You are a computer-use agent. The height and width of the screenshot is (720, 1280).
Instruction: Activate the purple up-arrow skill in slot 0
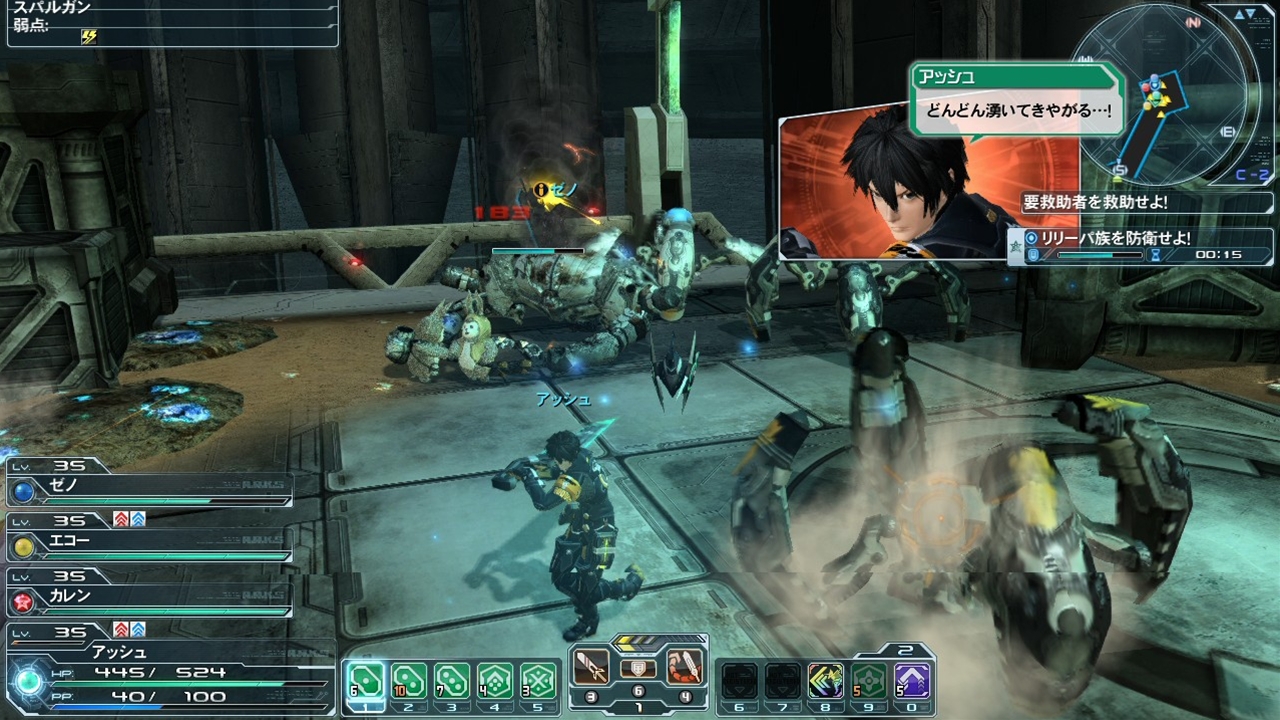(x=912, y=681)
